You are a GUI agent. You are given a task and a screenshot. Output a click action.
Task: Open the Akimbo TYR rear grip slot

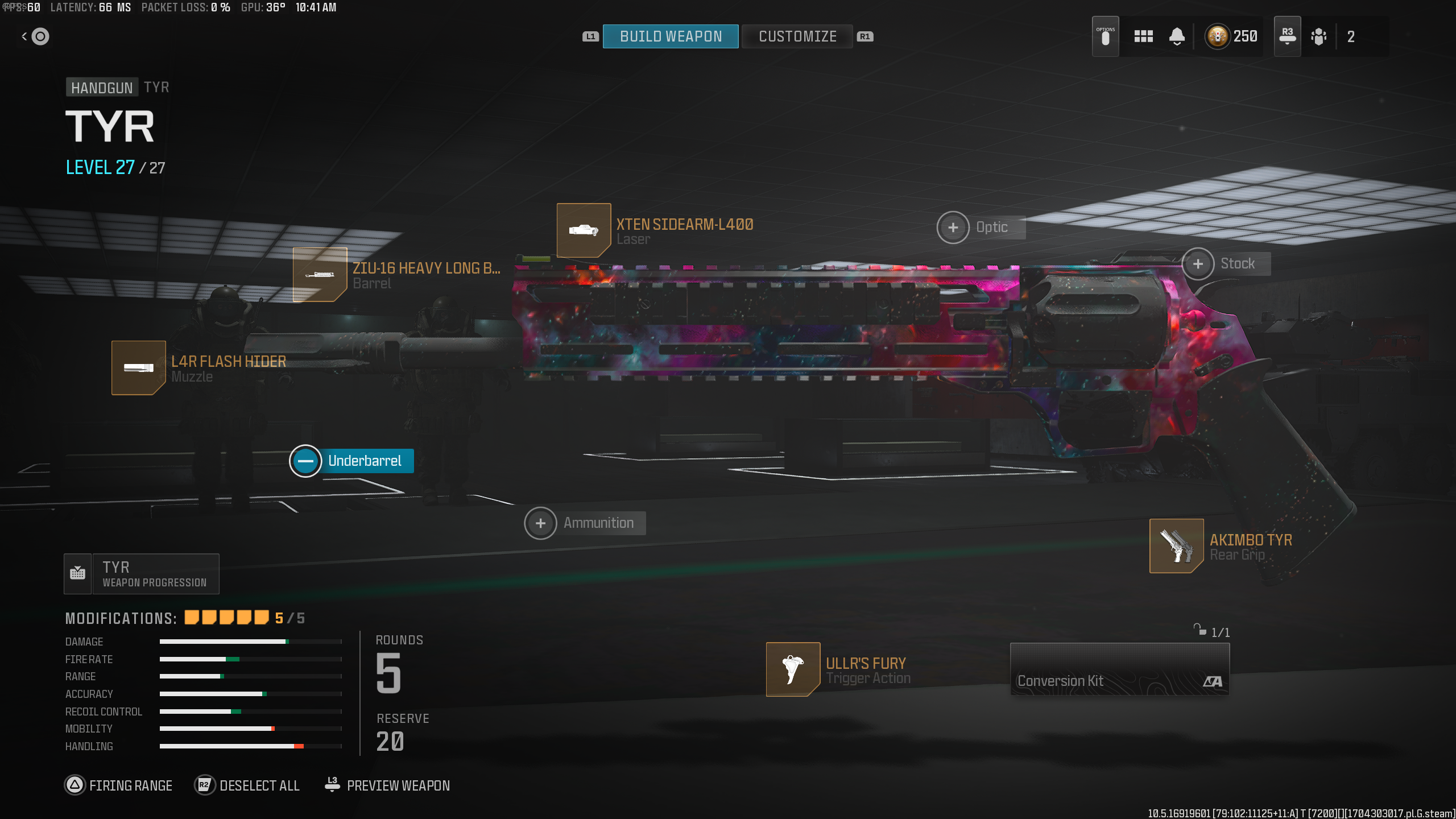(x=1176, y=546)
